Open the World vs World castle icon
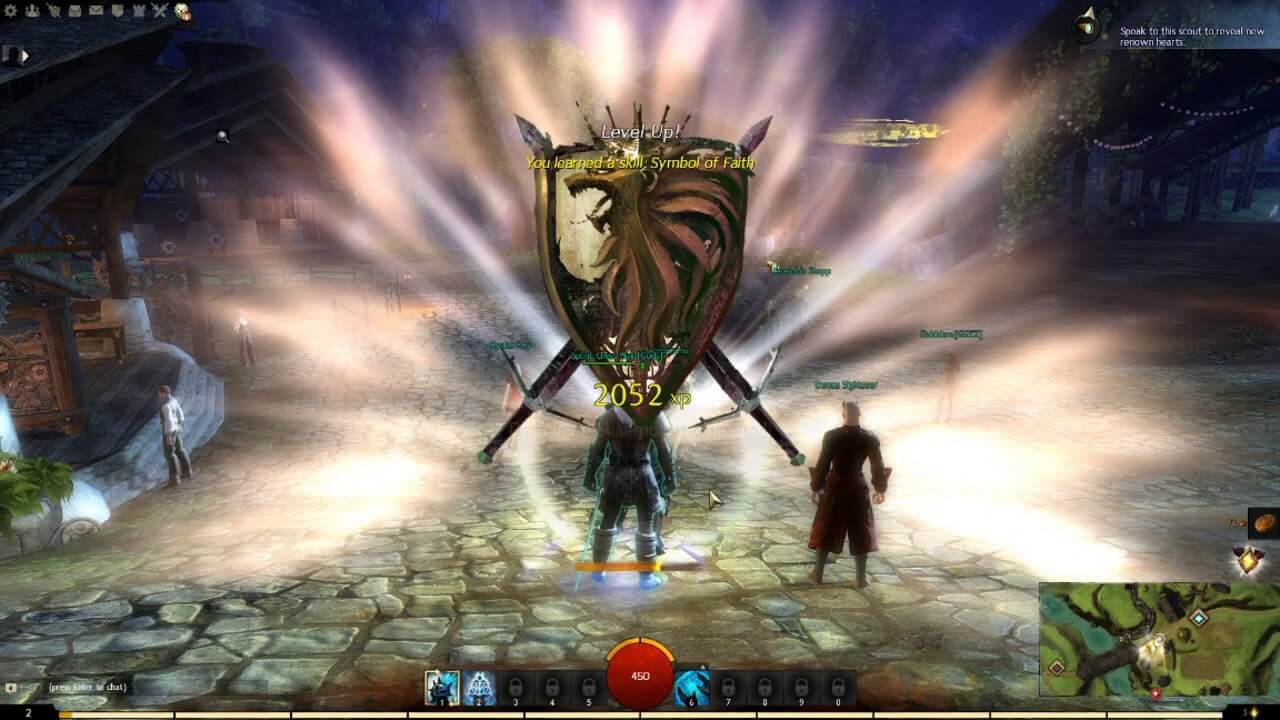This screenshot has height=720, width=1280. pyautogui.click(x=140, y=10)
